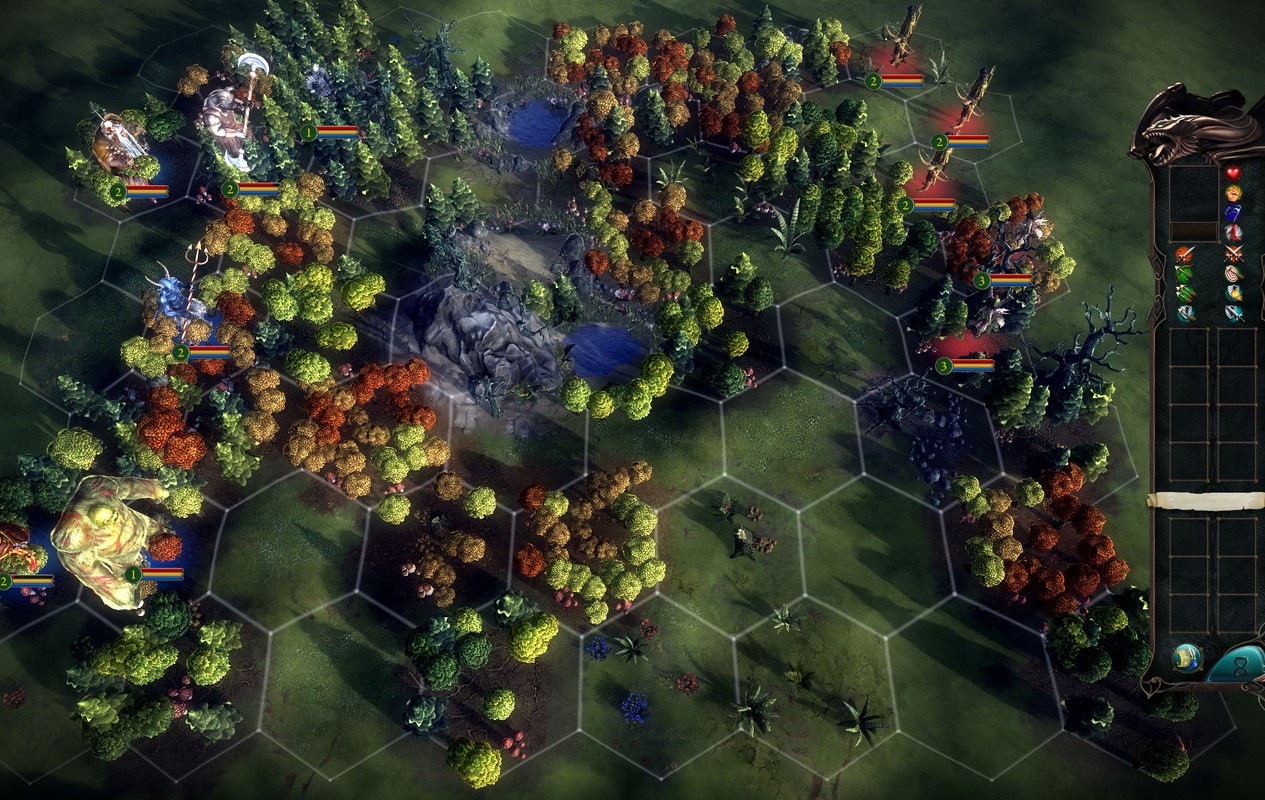The width and height of the screenshot is (1265, 800).
Task: Open the scroll and quill combat log
Action: click(x=1188, y=658)
